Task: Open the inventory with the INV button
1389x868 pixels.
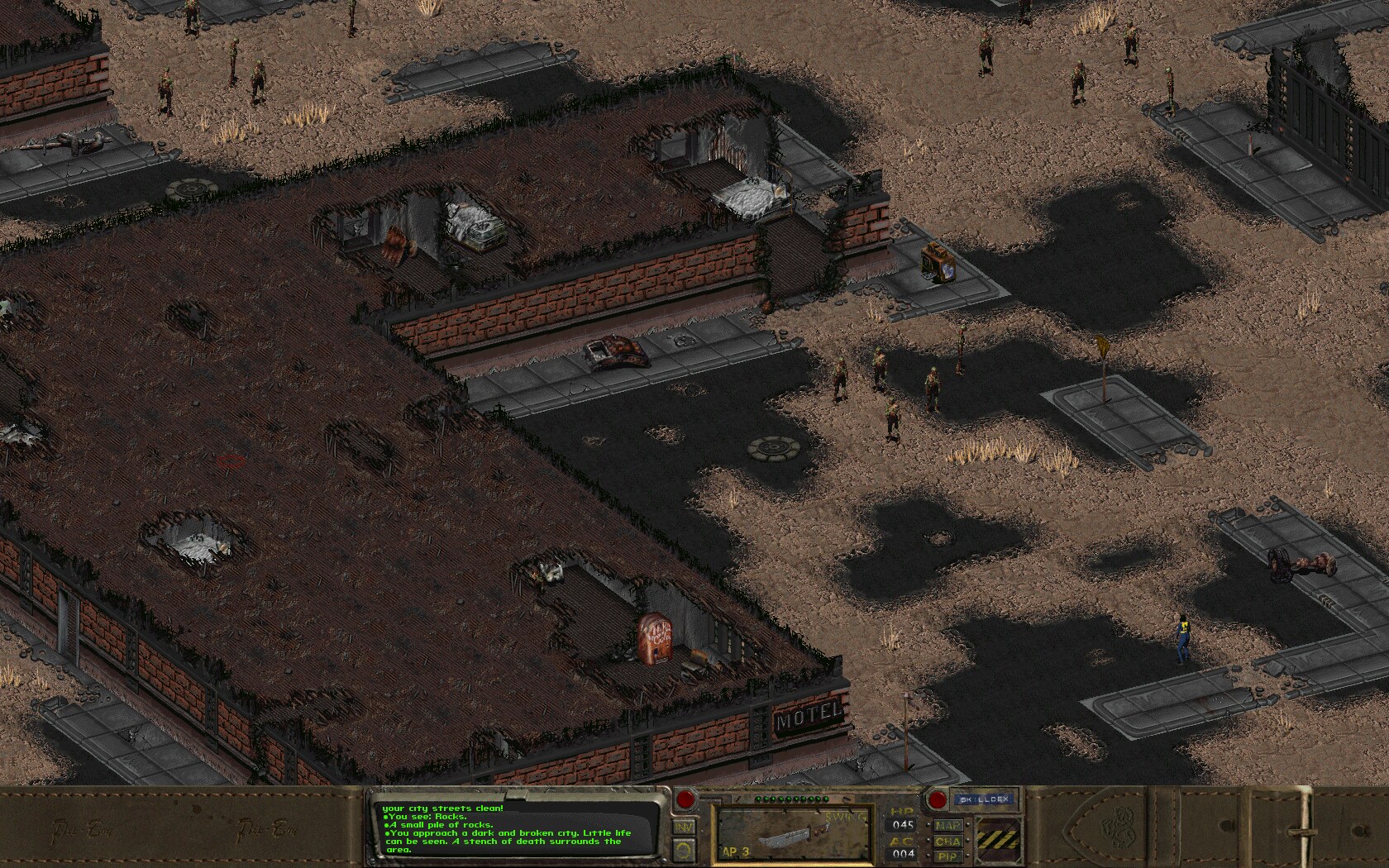Action: point(684,826)
